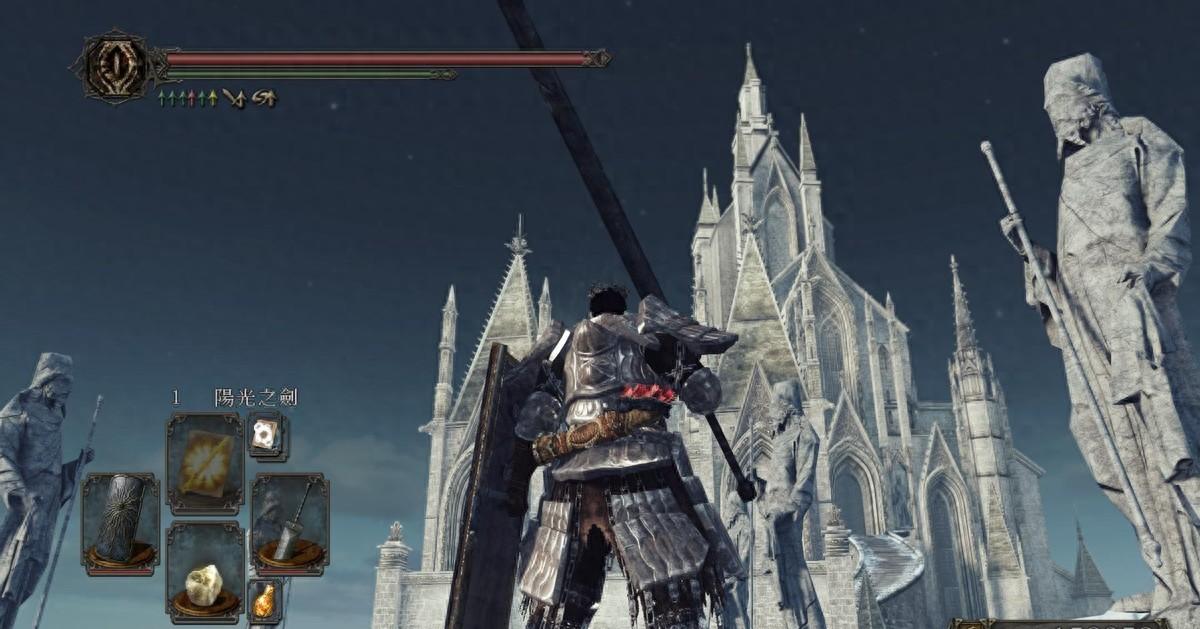The width and height of the screenshot is (1200, 629).
Task: Select the dark tower shield slot
Action: click(120, 523)
